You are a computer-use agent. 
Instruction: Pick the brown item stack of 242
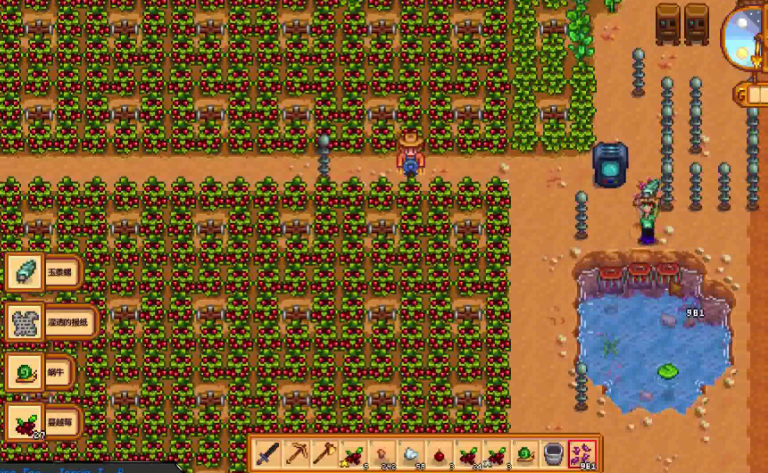[x=381, y=454]
